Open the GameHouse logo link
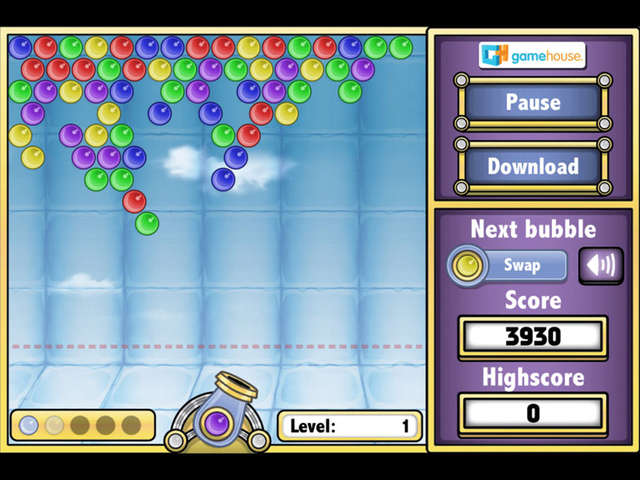The width and height of the screenshot is (640, 480). click(x=532, y=54)
